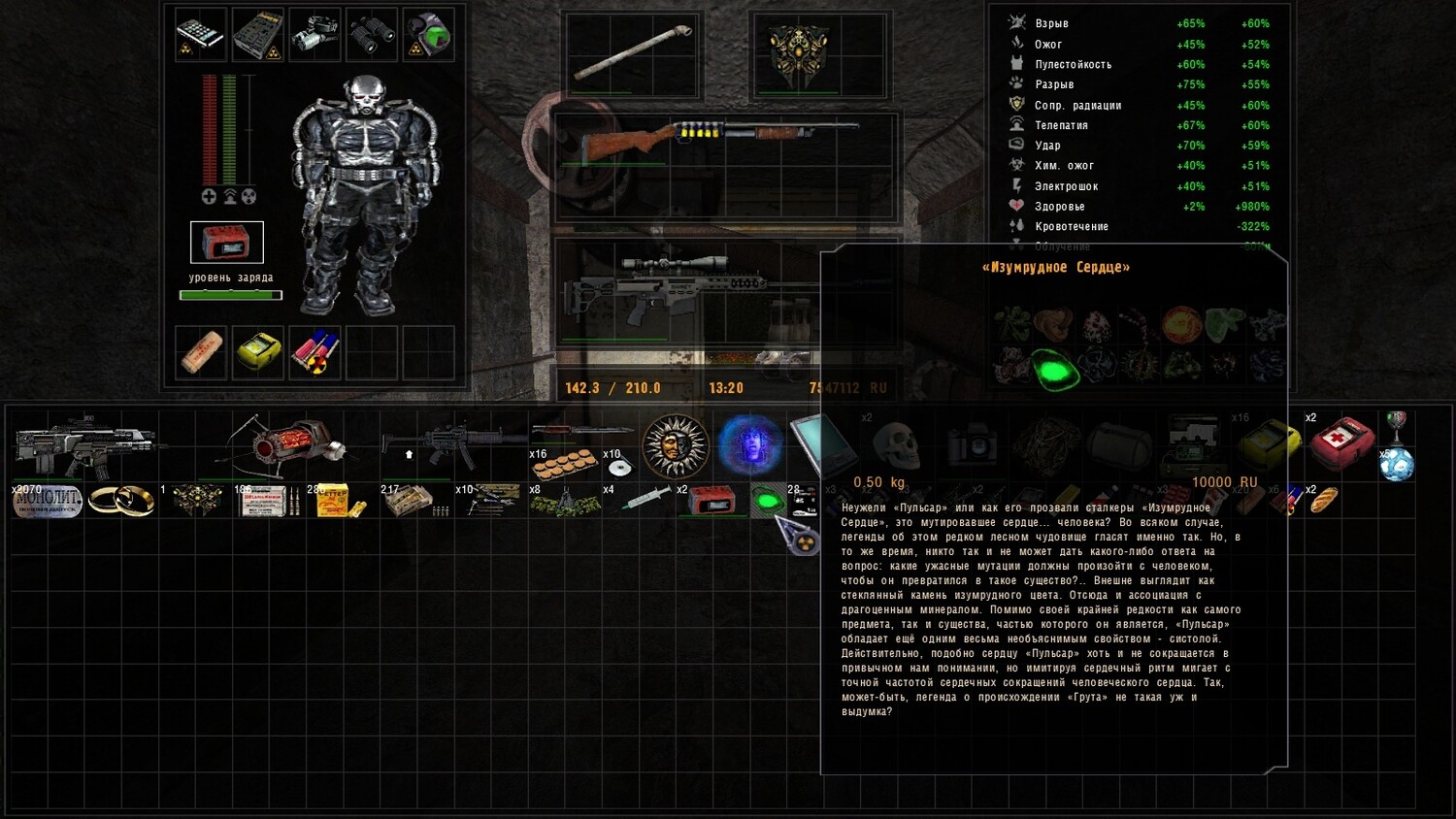Select the red-coiled gravity gun item
The width and height of the screenshot is (1456, 819).
286,446
